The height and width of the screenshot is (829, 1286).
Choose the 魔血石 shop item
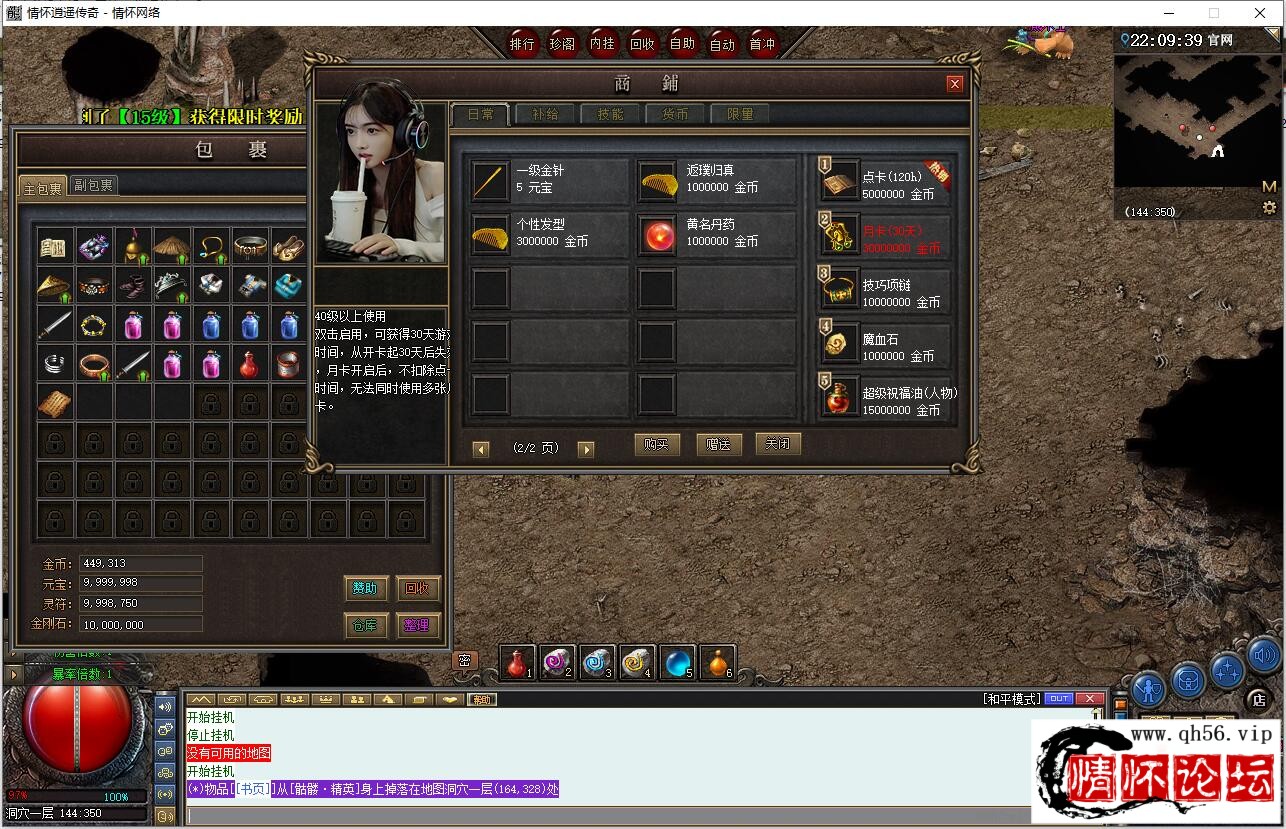[x=884, y=341]
